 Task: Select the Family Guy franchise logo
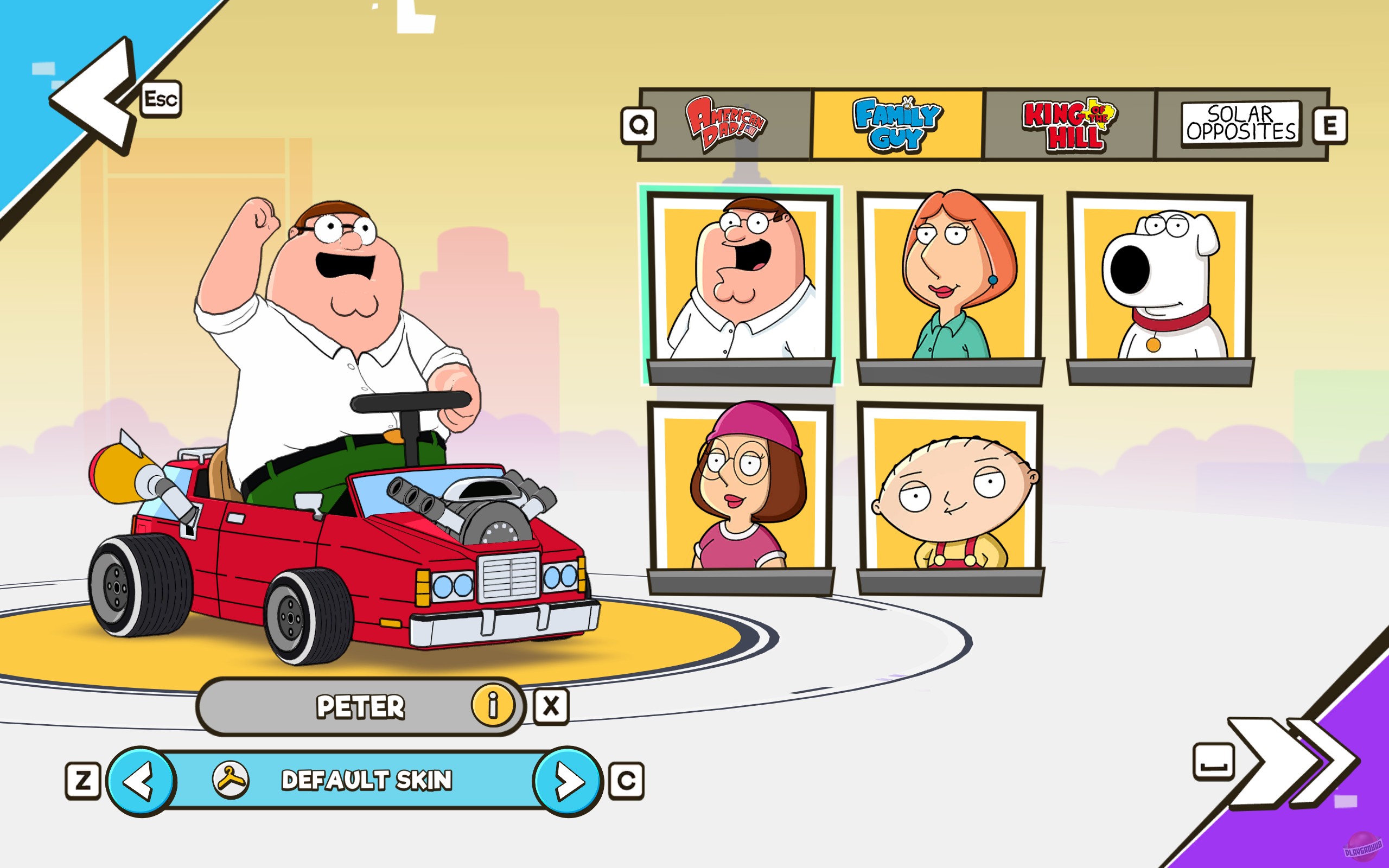pos(902,122)
